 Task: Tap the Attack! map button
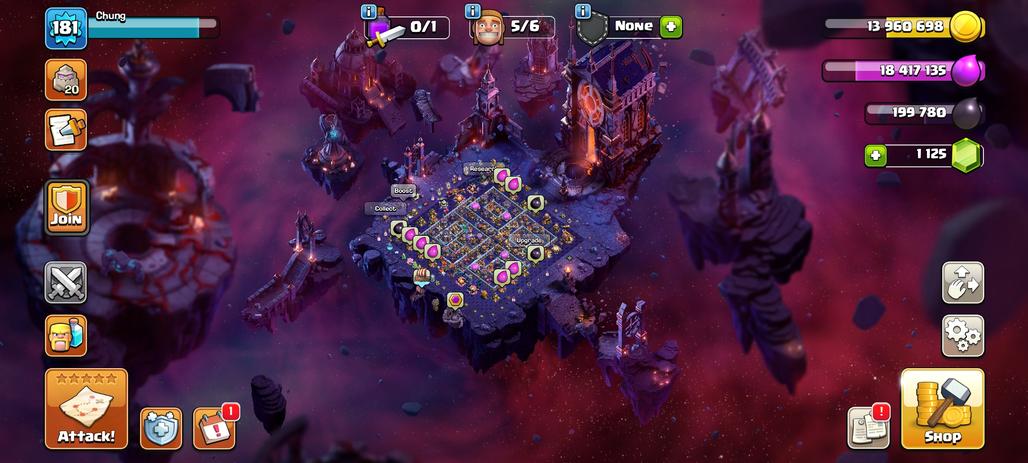[86, 408]
